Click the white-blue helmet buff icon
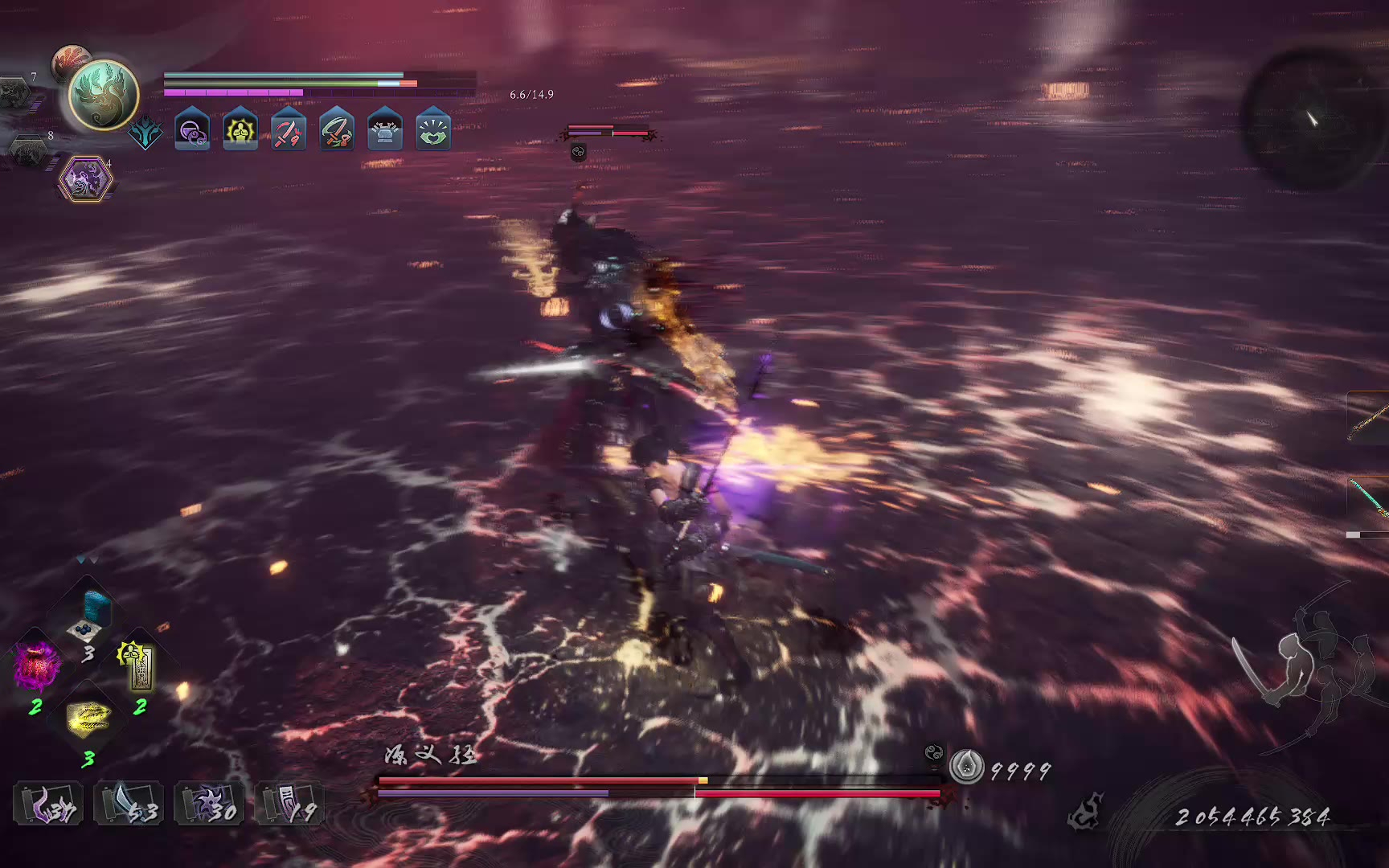 point(385,130)
